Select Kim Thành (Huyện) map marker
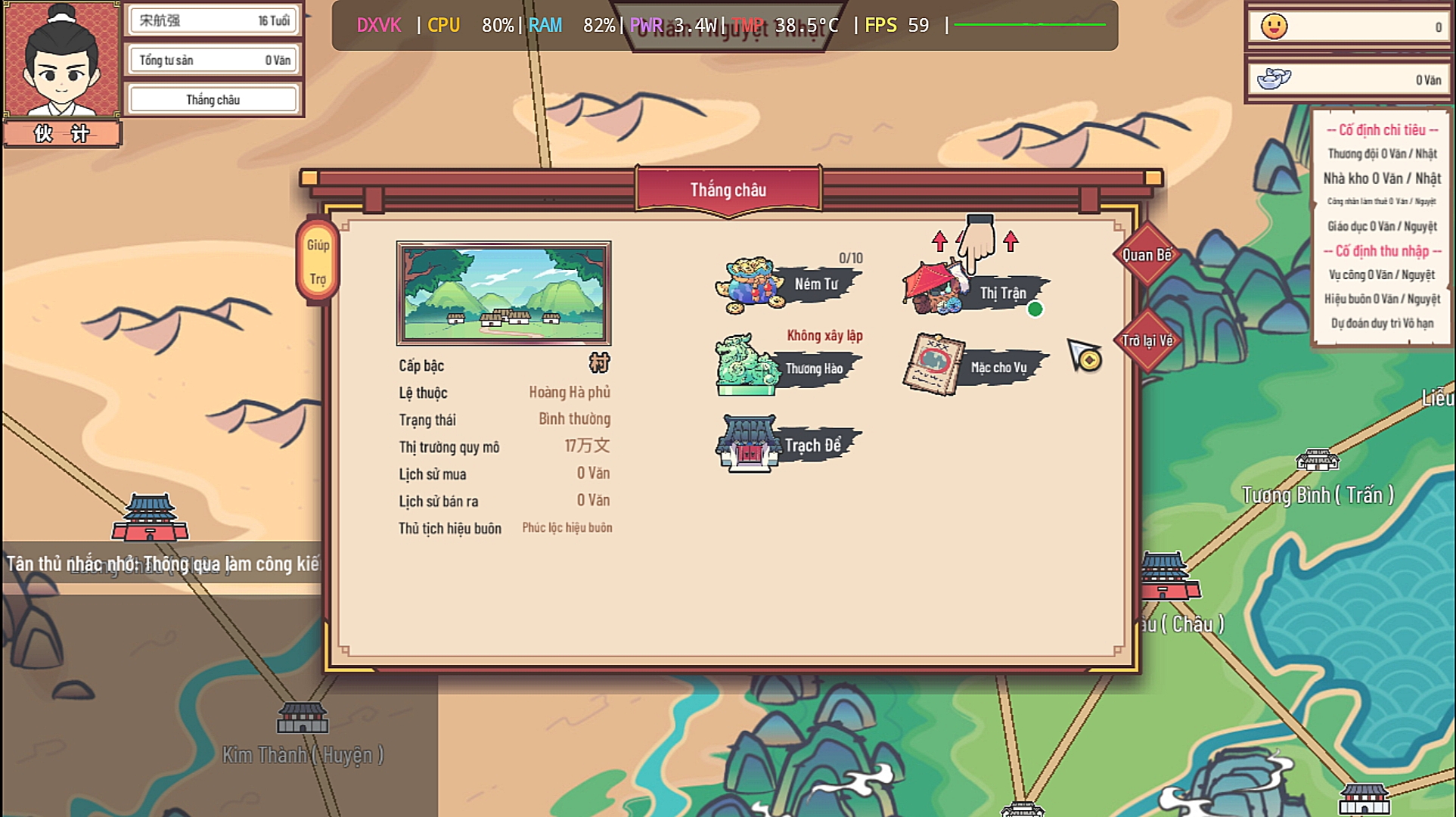Screen dimensions: 1456x817 pos(303,719)
